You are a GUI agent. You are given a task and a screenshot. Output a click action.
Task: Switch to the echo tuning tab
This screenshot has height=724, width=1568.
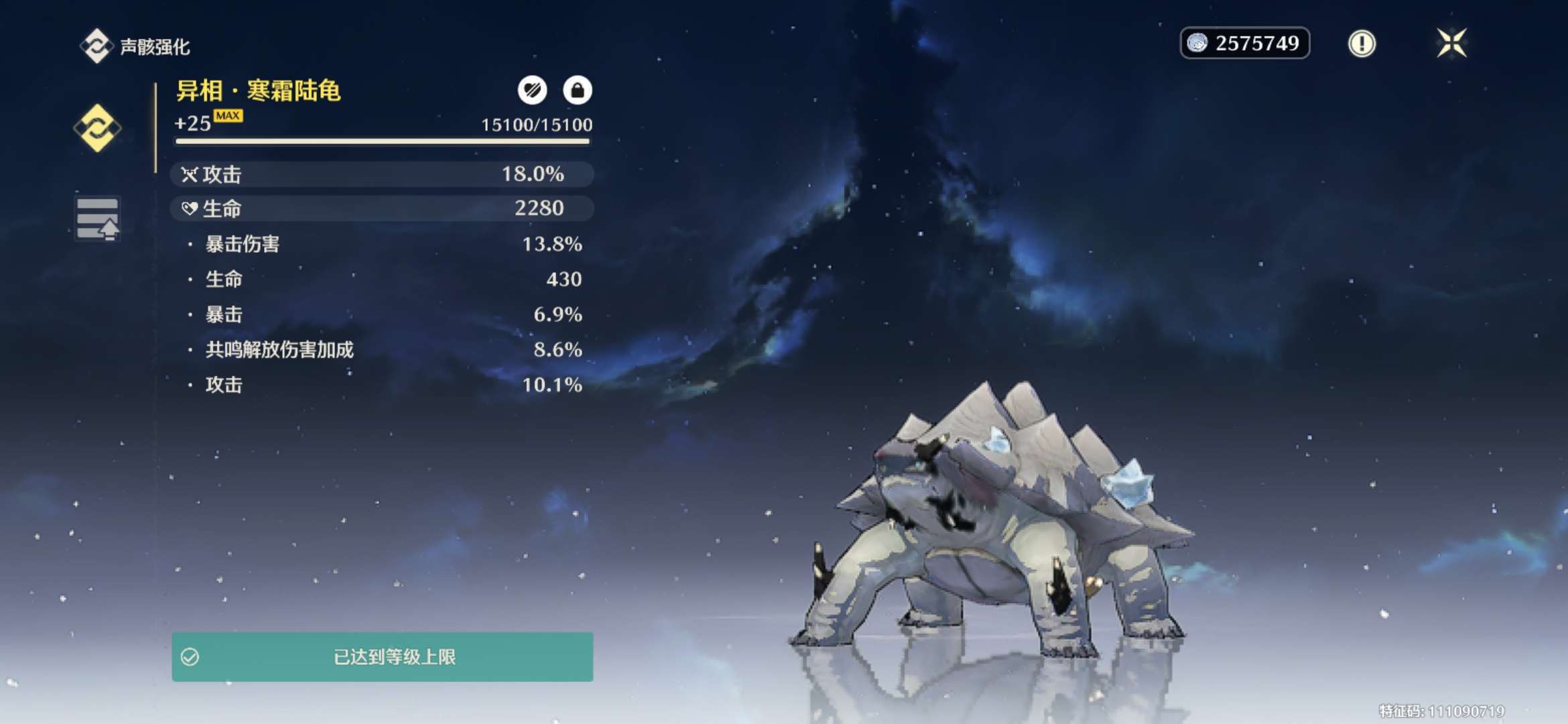coord(98,219)
